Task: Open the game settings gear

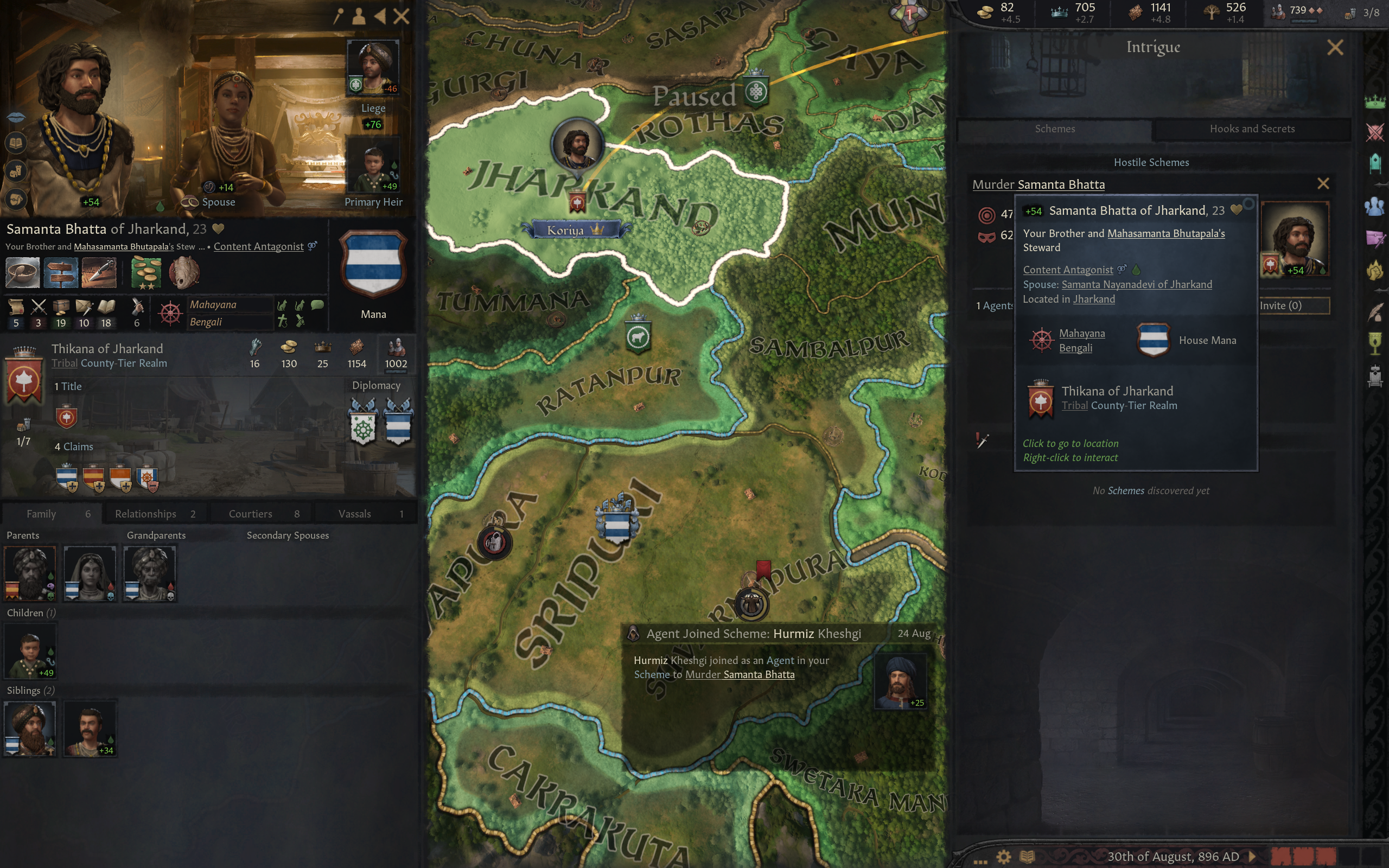Action: [1003, 857]
